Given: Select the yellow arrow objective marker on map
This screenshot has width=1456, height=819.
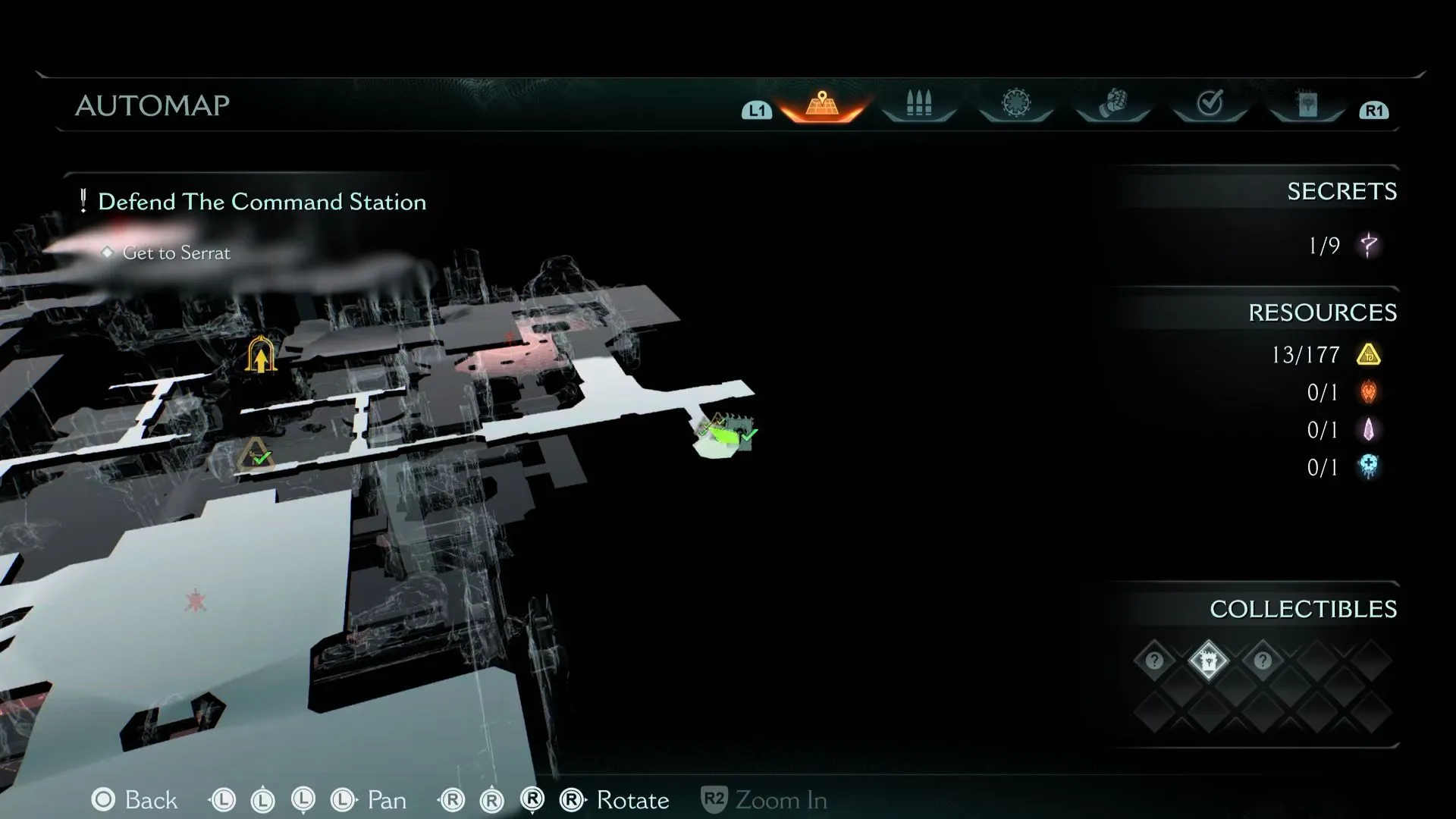Looking at the screenshot, I should 260,355.
